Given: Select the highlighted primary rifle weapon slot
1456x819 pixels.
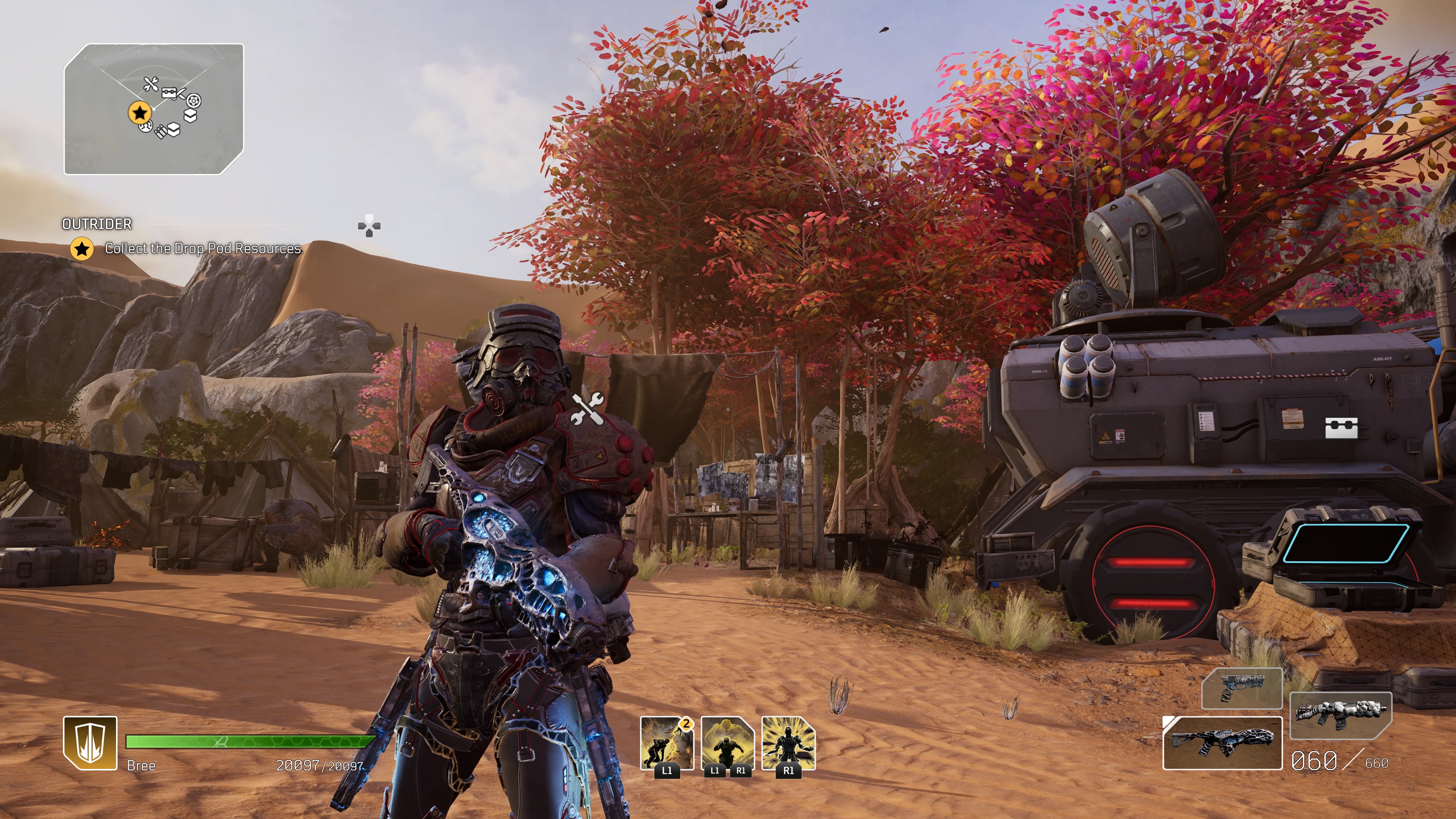Looking at the screenshot, I should [1222, 743].
